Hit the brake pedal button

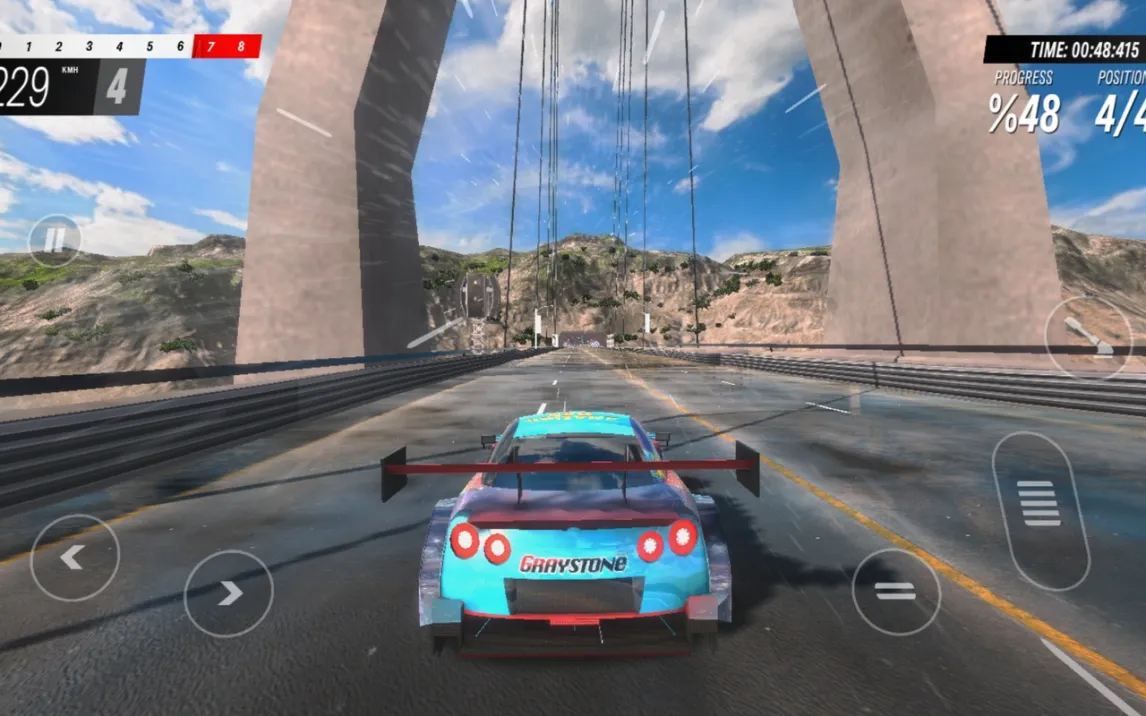pyautogui.click(x=896, y=591)
